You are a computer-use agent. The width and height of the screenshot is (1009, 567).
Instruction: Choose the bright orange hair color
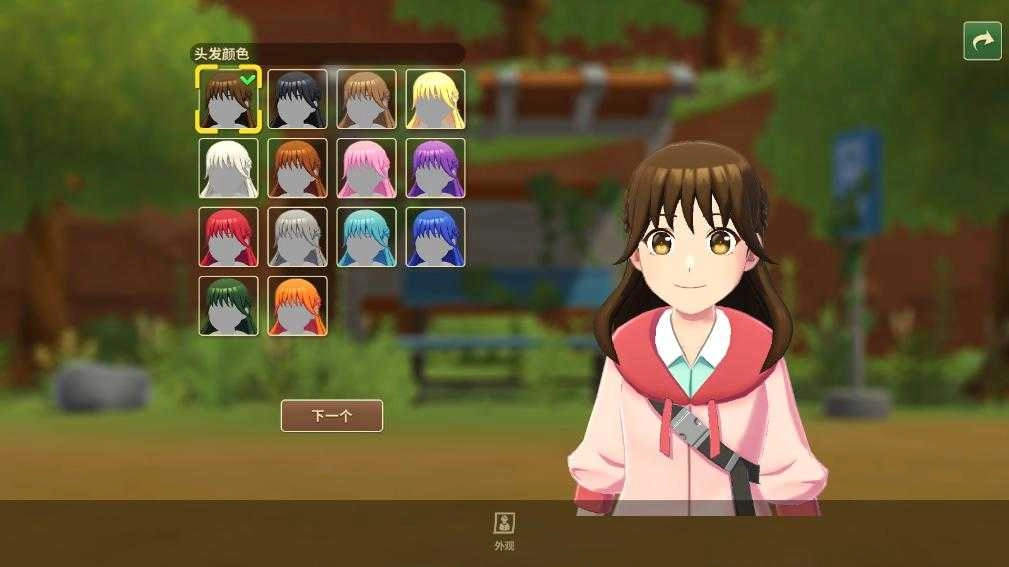pos(297,306)
